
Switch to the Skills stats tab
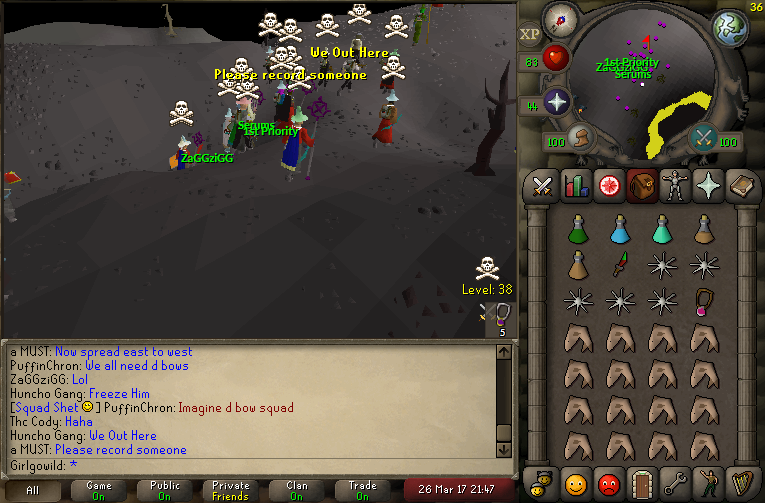575,187
